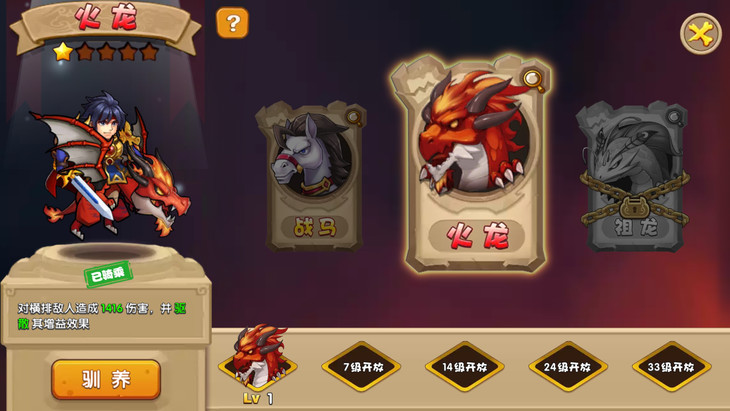View 祖龙 details via magnifier icon

point(674,117)
